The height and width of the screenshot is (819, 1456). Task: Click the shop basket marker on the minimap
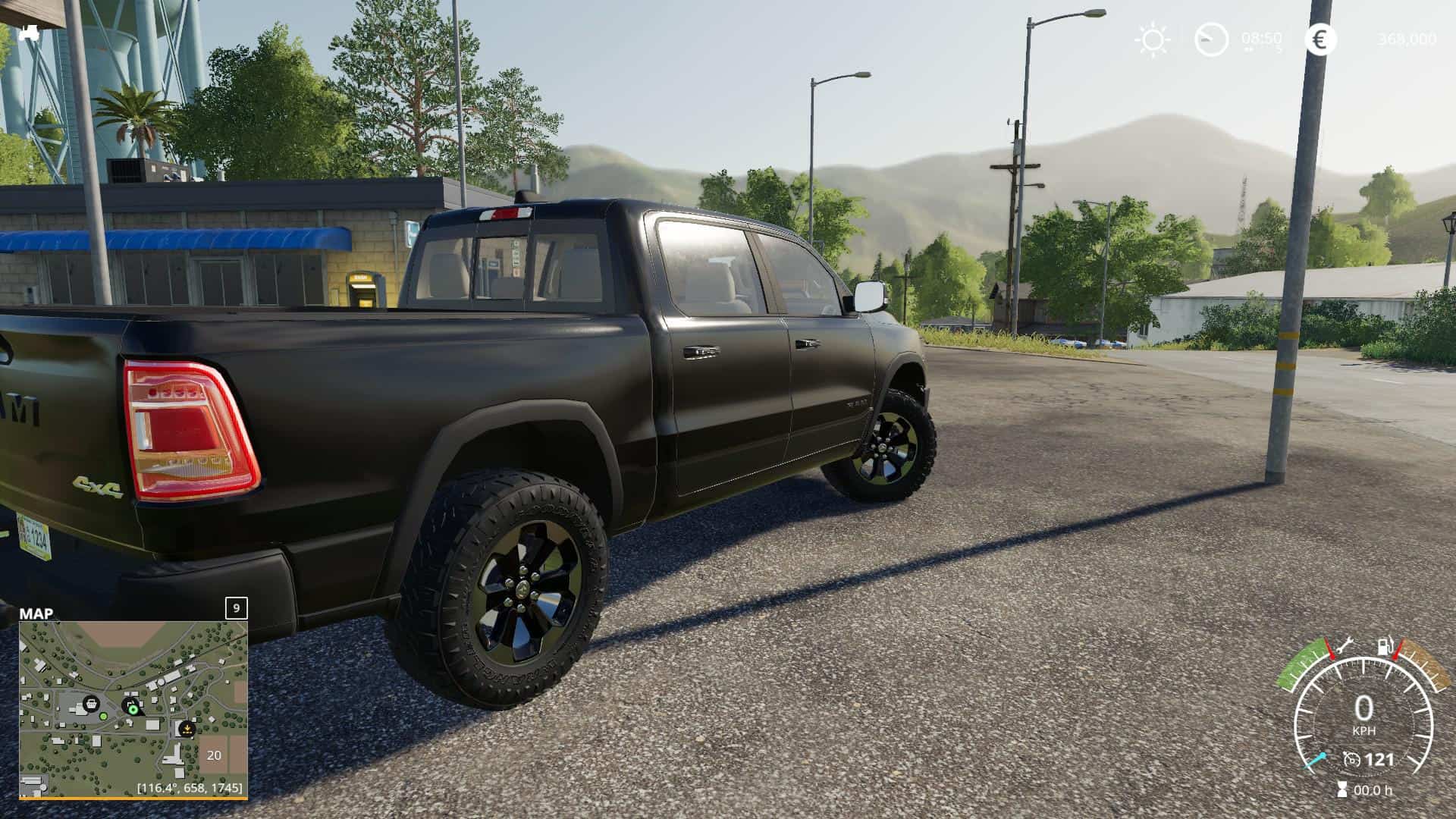pos(90,703)
